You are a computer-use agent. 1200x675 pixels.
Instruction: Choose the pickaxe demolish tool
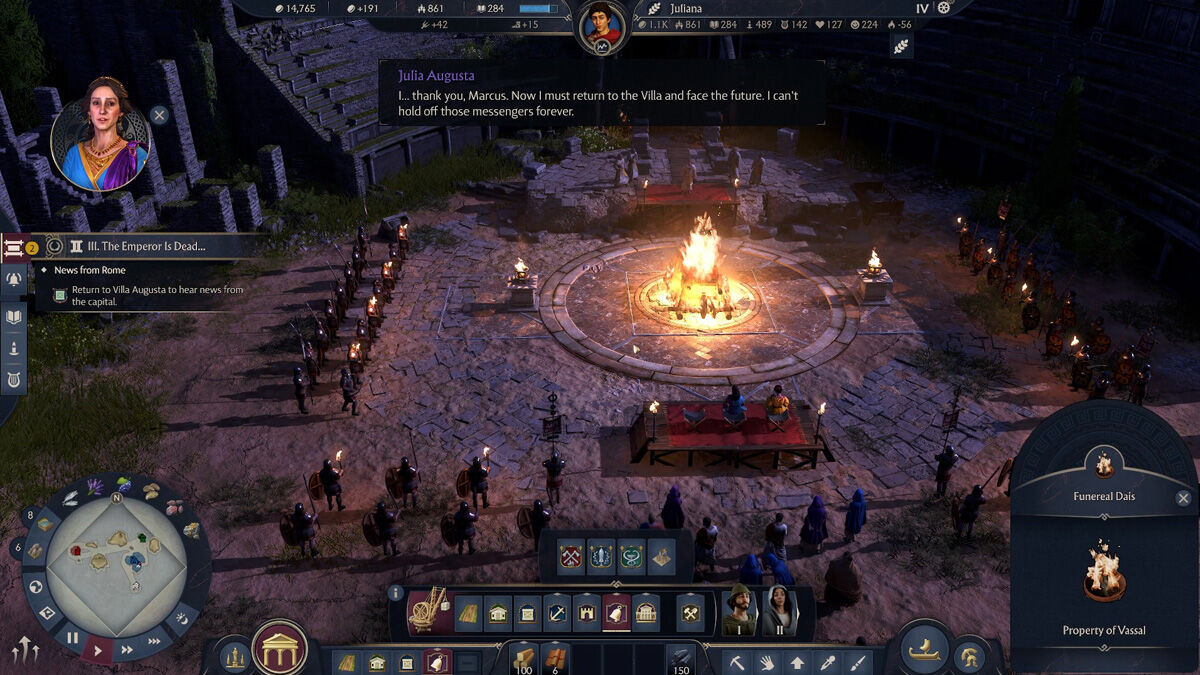click(737, 662)
